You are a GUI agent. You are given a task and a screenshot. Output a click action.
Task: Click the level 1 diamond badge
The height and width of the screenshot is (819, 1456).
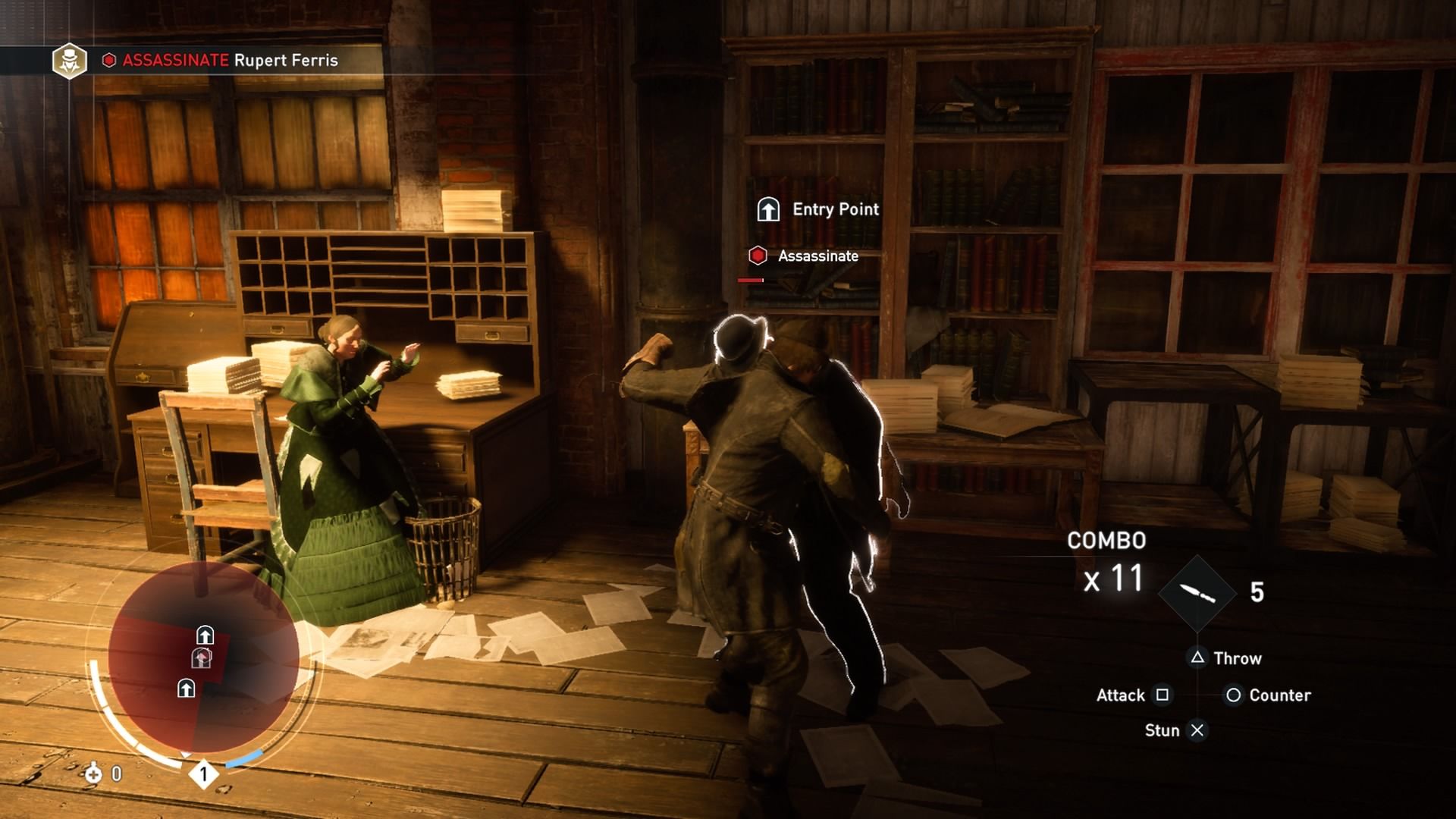pos(203,774)
